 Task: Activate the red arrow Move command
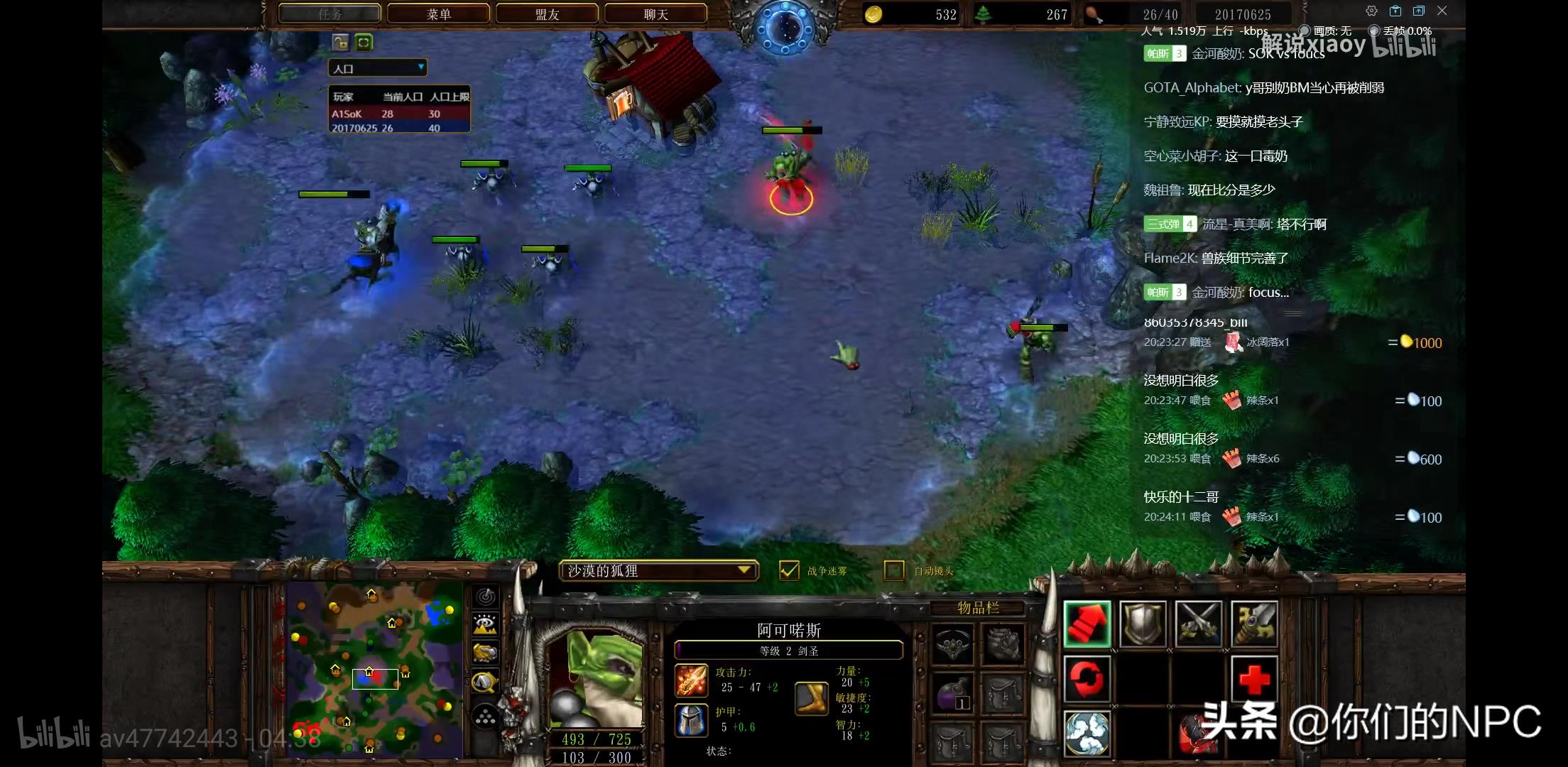click(x=1087, y=624)
